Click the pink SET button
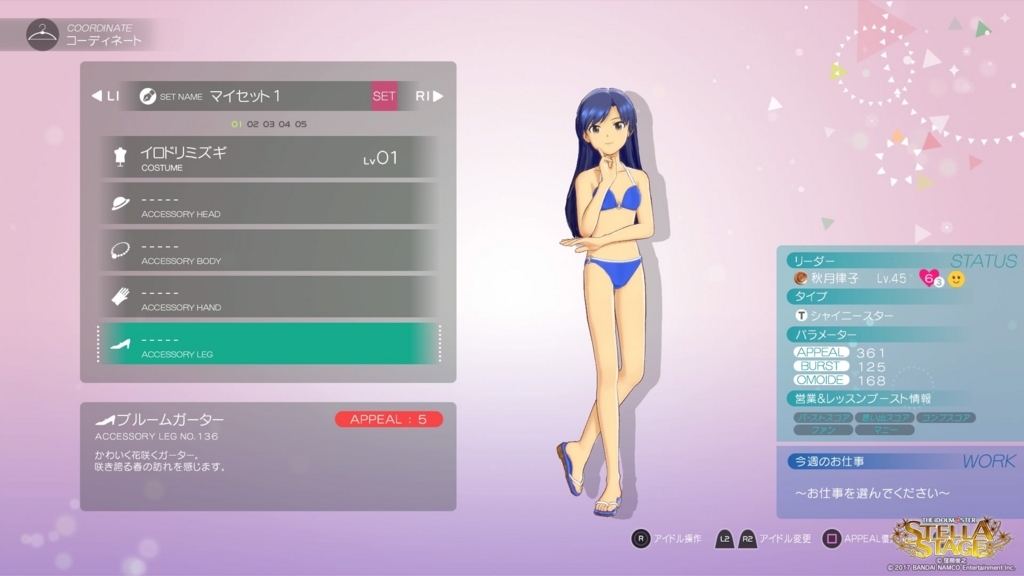The height and width of the screenshot is (576, 1024). tap(384, 96)
